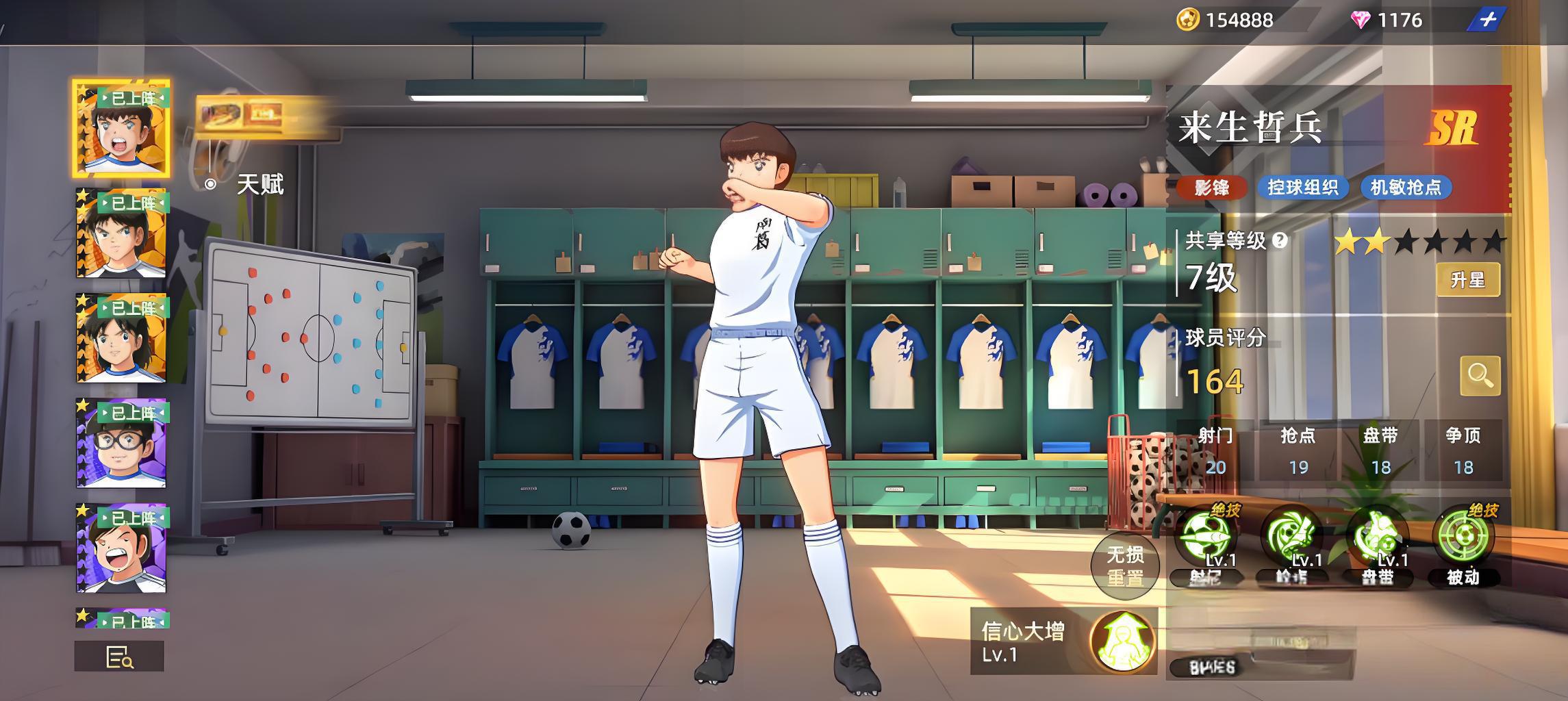1568x701 pixels.
Task: Tap the 升星 star-up button
Action: click(1467, 279)
